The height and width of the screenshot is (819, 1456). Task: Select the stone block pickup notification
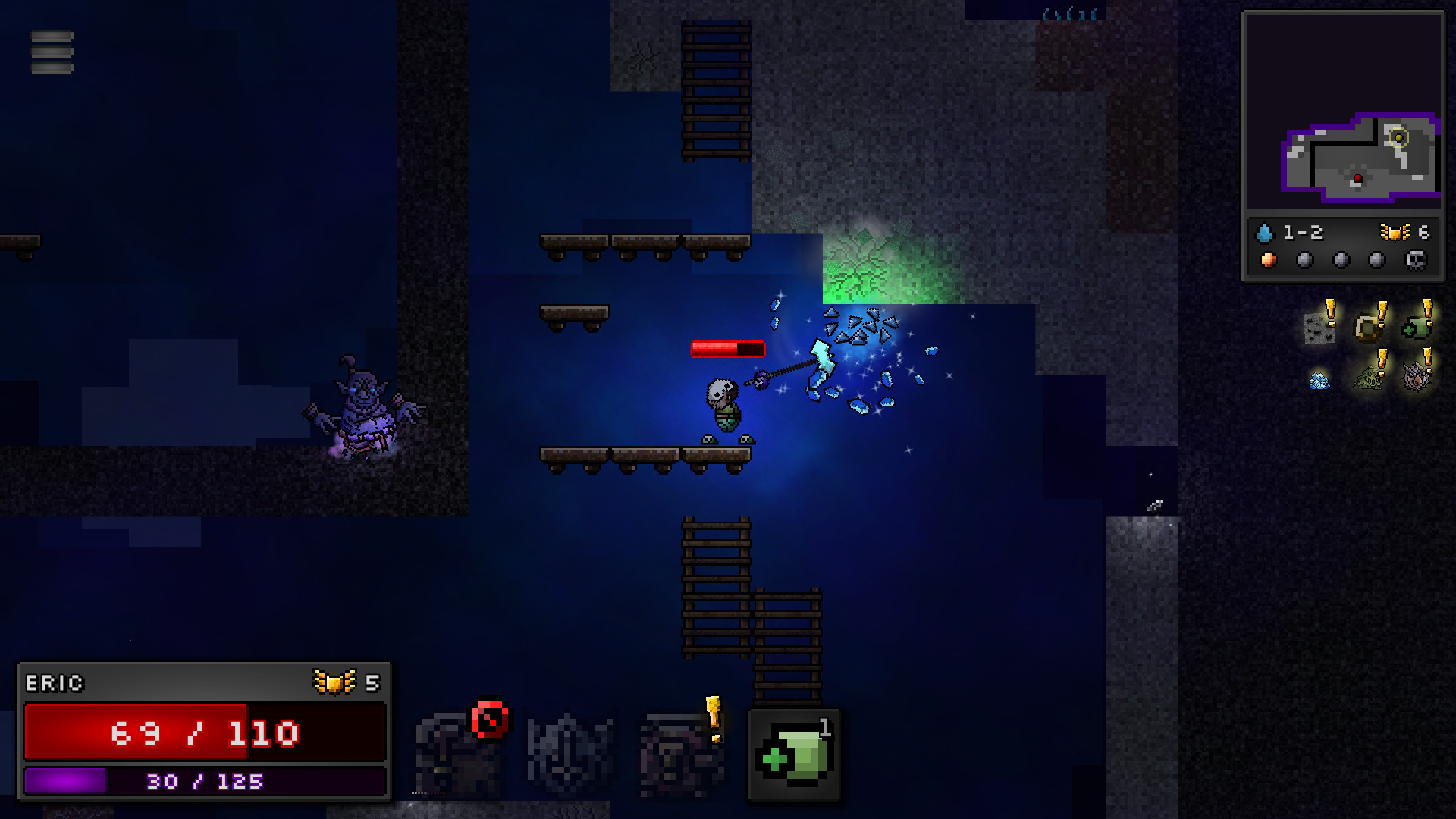click(x=1319, y=328)
